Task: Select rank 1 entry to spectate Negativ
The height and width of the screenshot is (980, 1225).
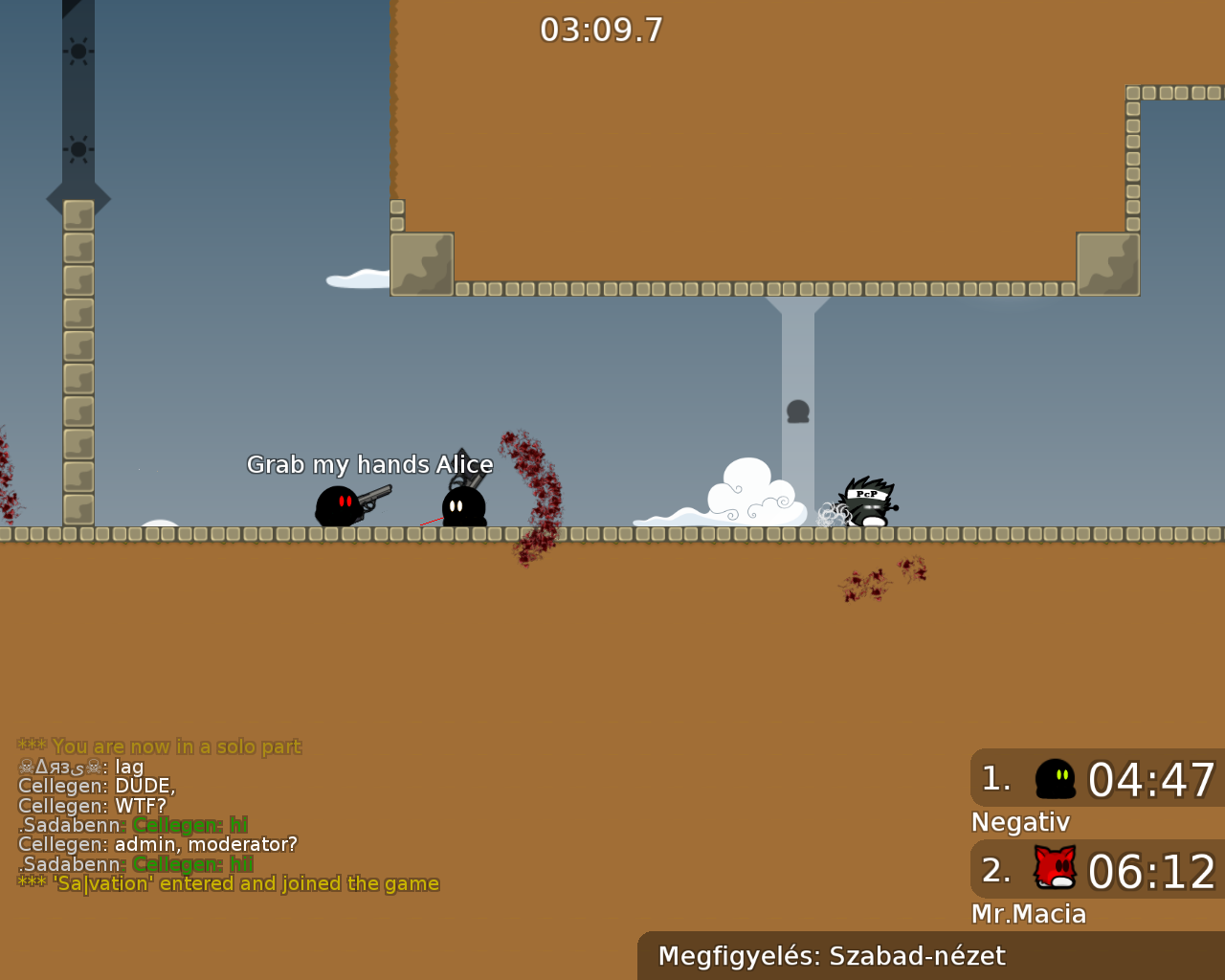Action: coord(1096,779)
